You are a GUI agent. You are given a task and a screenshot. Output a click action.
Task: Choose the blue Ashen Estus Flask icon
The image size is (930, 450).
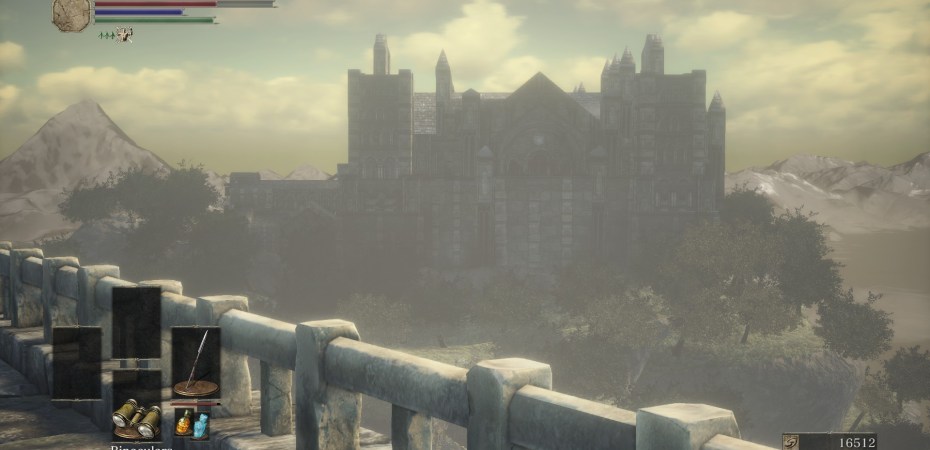coord(202,424)
